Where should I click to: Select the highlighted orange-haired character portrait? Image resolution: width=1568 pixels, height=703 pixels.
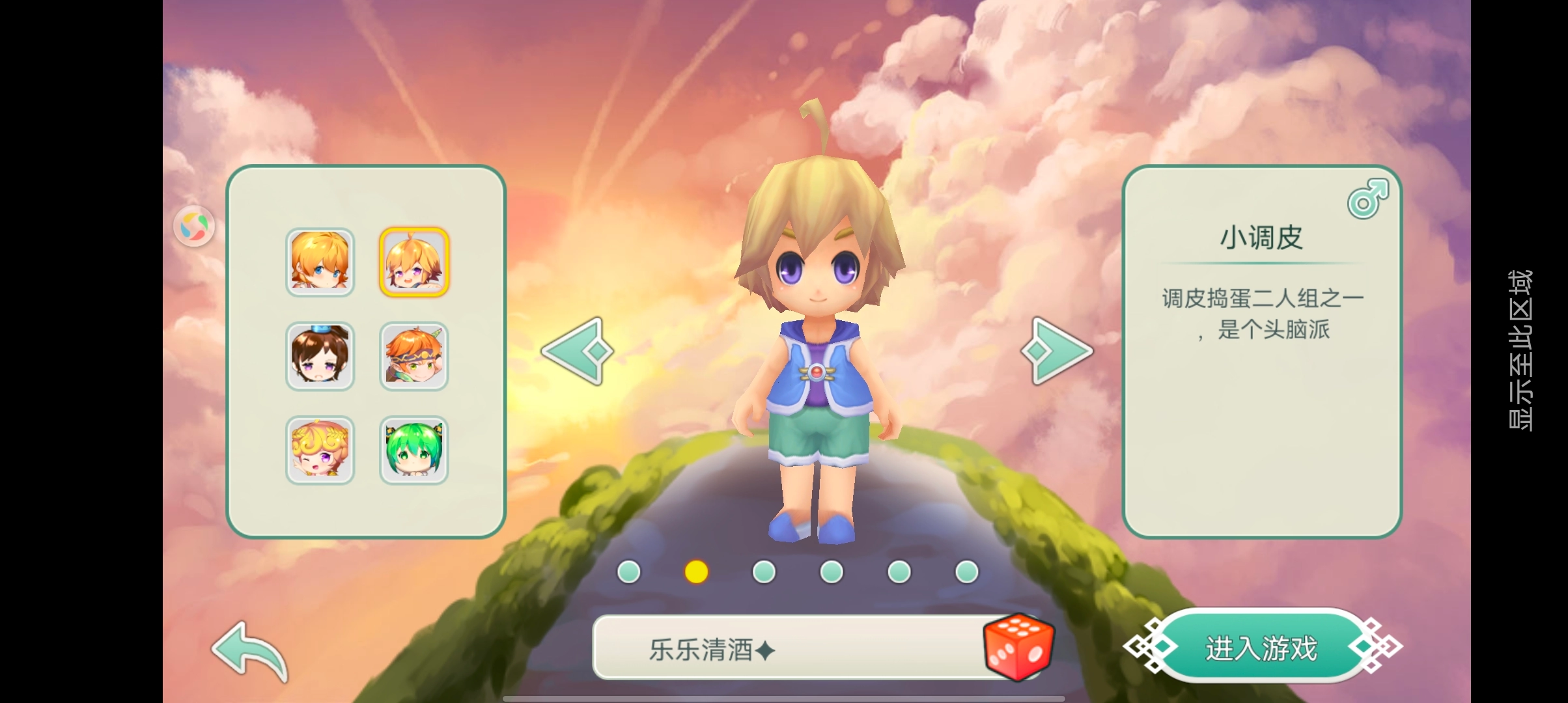pos(415,263)
